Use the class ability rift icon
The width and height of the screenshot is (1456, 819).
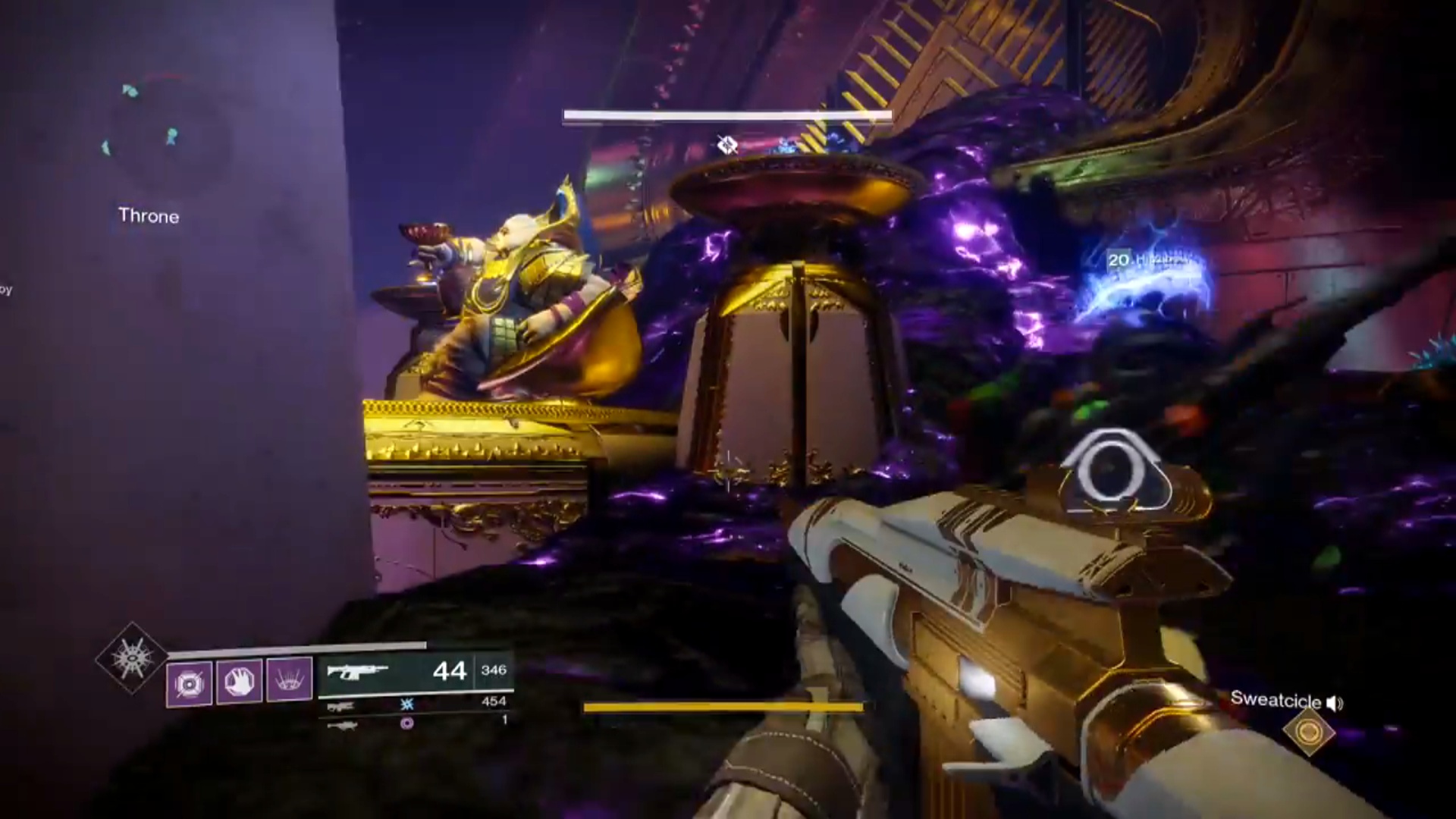tap(290, 678)
